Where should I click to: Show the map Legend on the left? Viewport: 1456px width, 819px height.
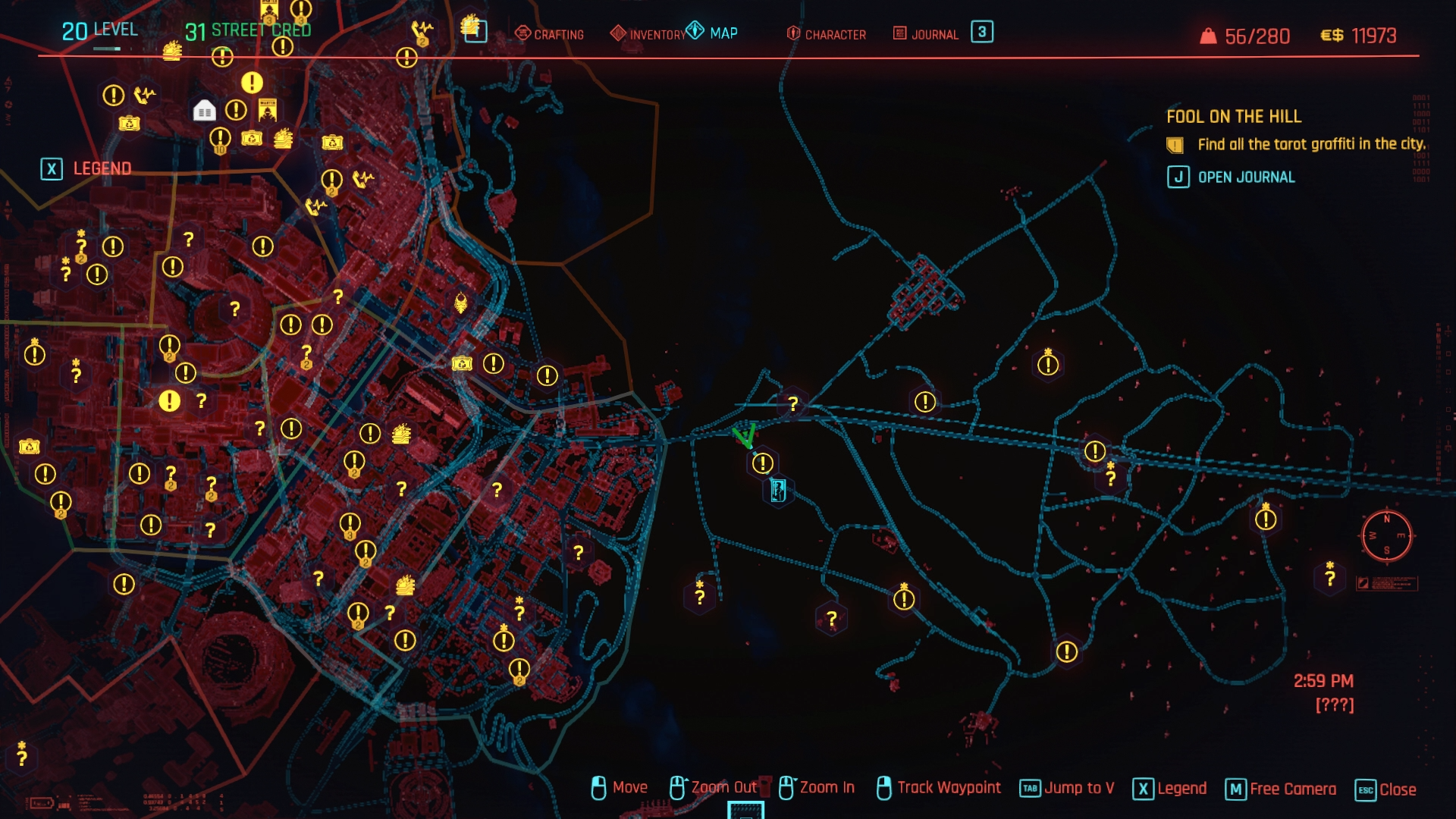pos(86,168)
